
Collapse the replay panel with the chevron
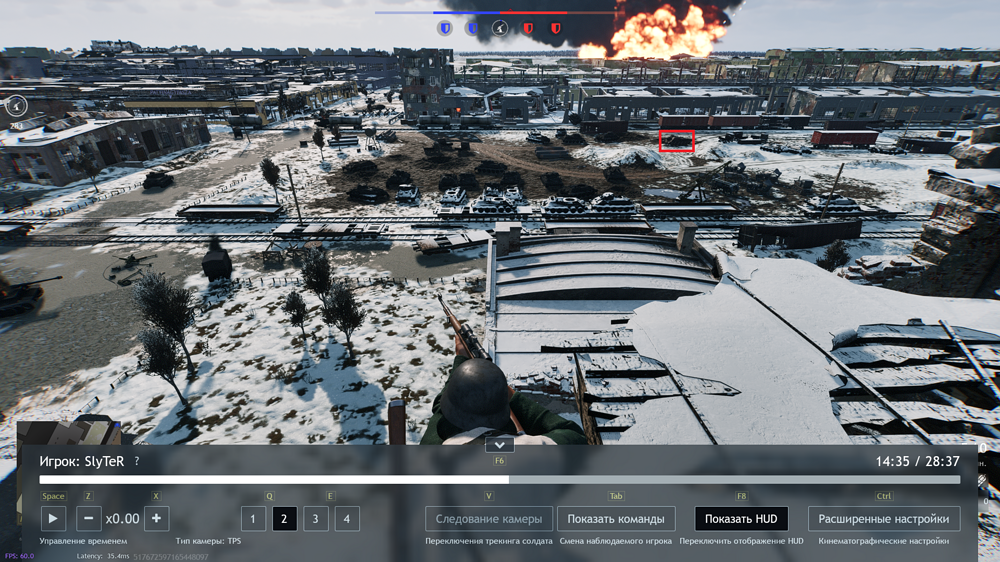[499, 444]
